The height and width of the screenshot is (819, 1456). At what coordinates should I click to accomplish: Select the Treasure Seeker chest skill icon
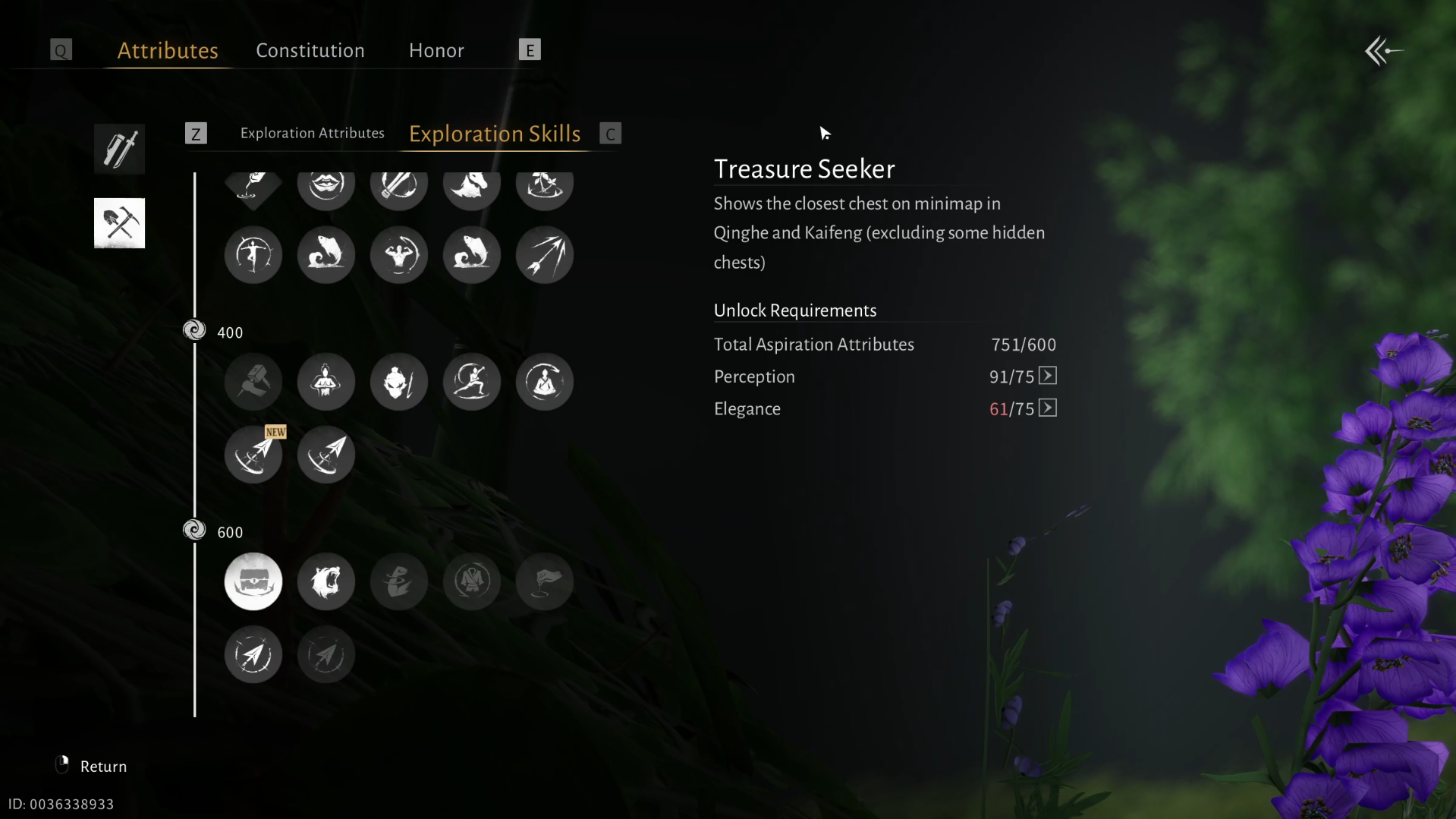pos(253,581)
